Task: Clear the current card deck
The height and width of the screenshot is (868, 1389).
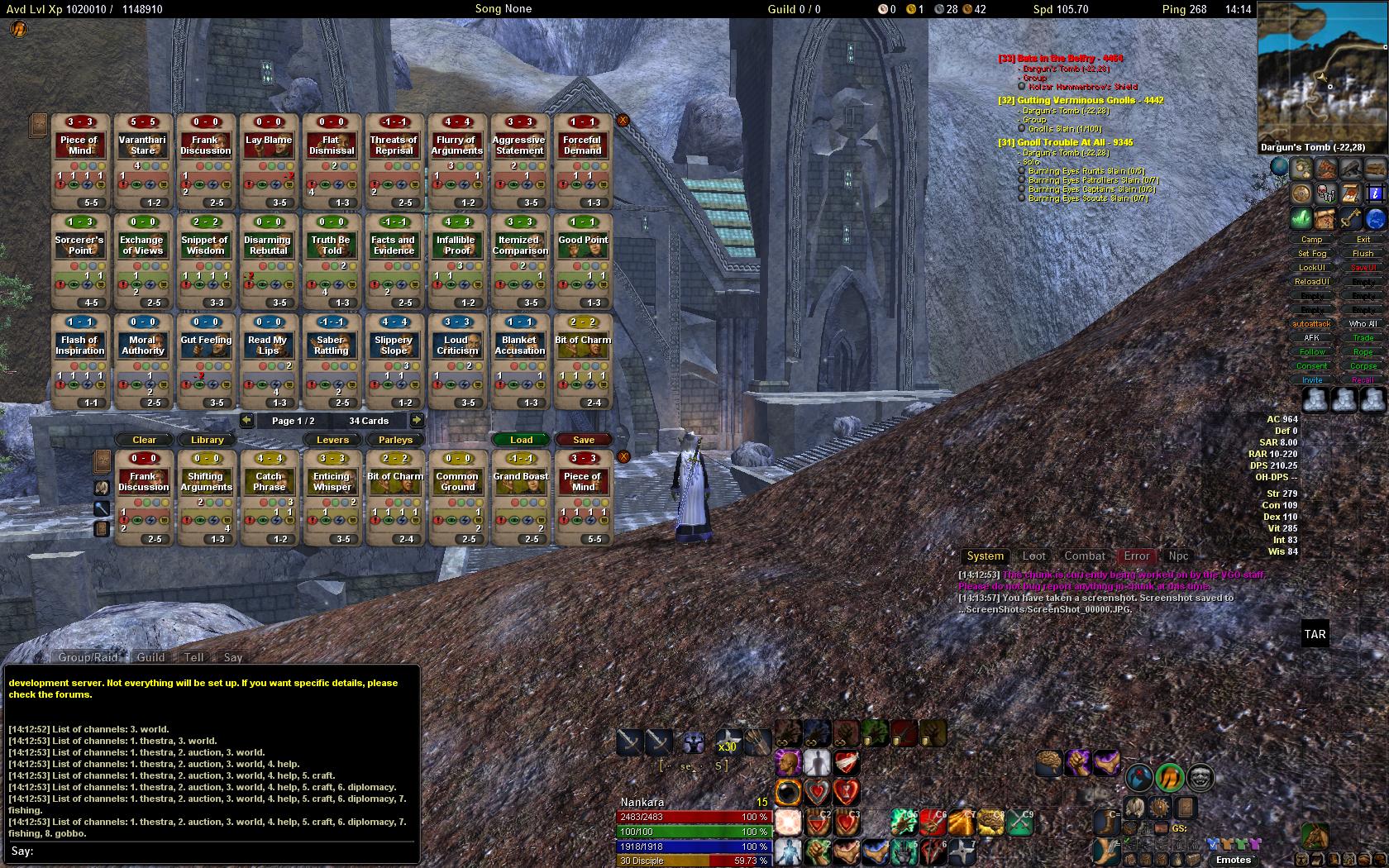Action: coord(144,440)
